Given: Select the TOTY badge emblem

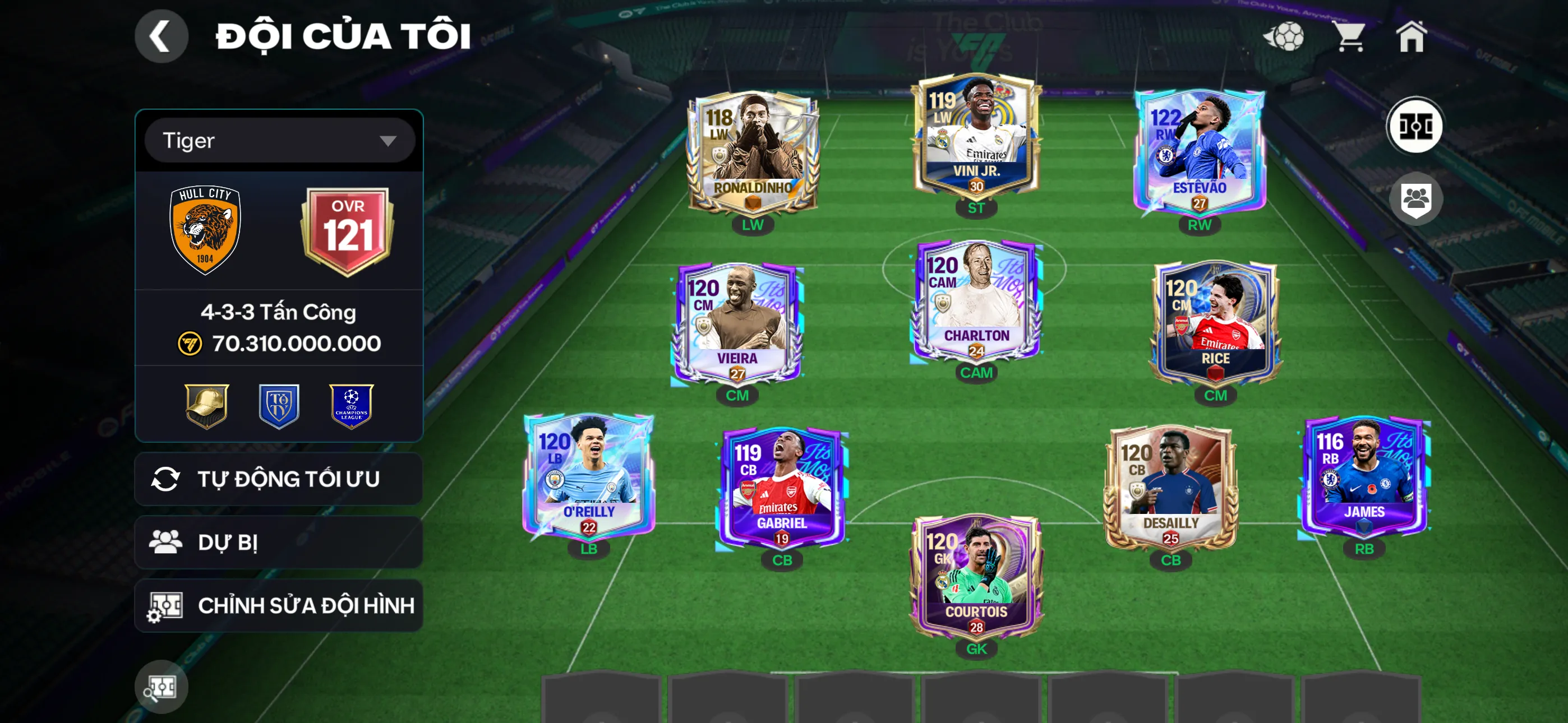Looking at the screenshot, I should 279,405.
